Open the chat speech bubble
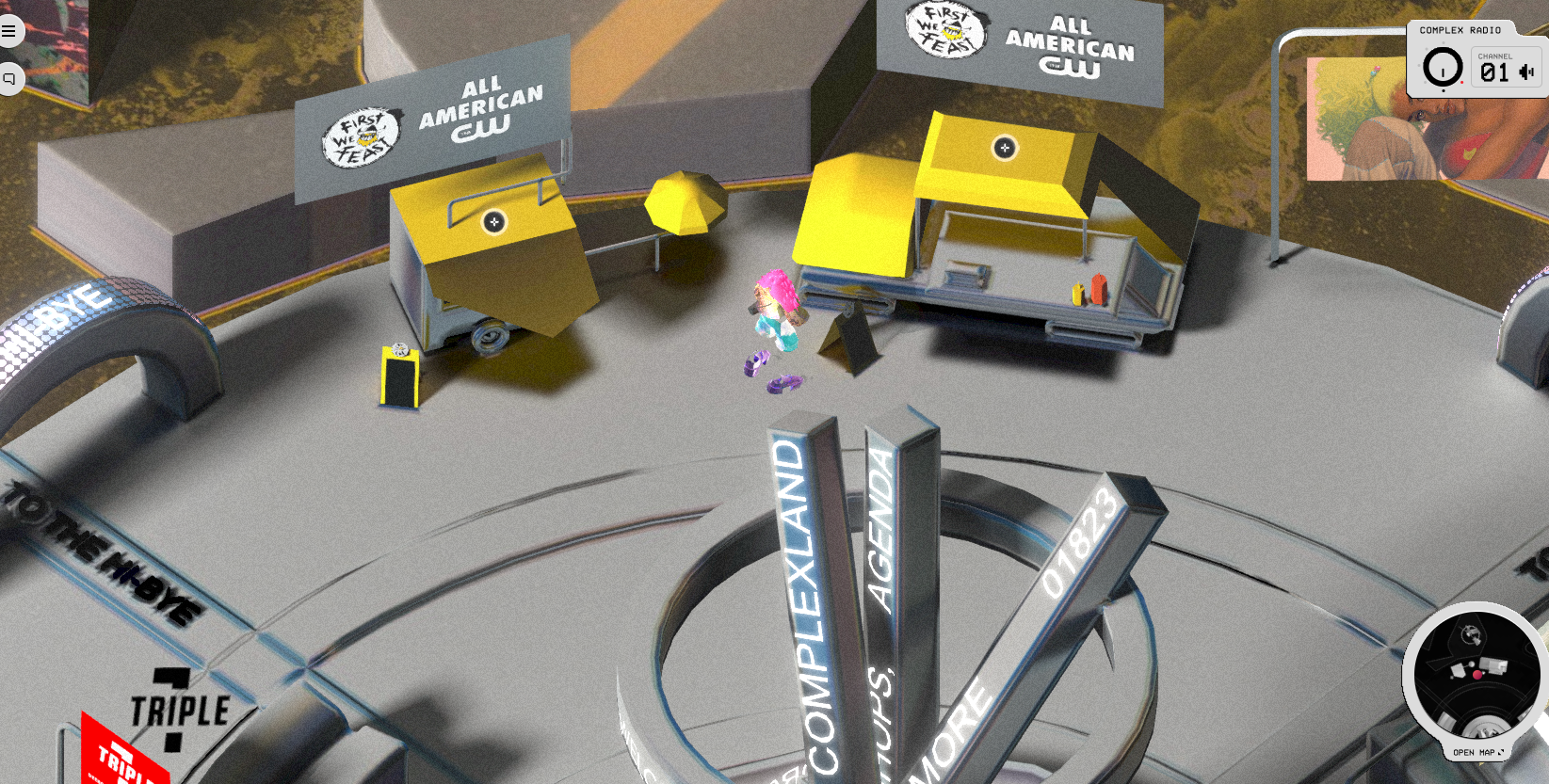Viewport: 1549px width, 784px height. coord(9,79)
